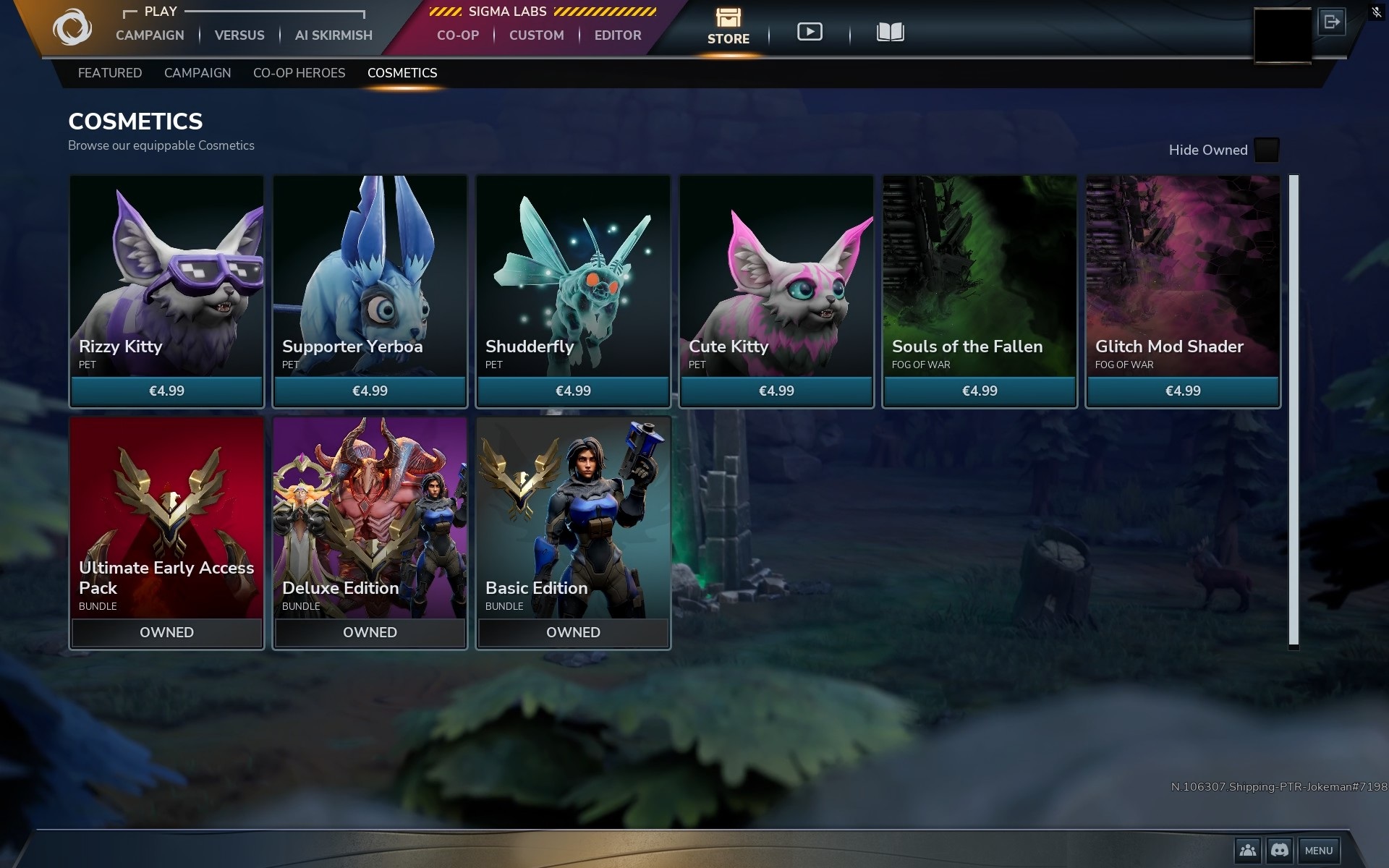
Task: Open AI Skirmish mode
Action: [334, 35]
